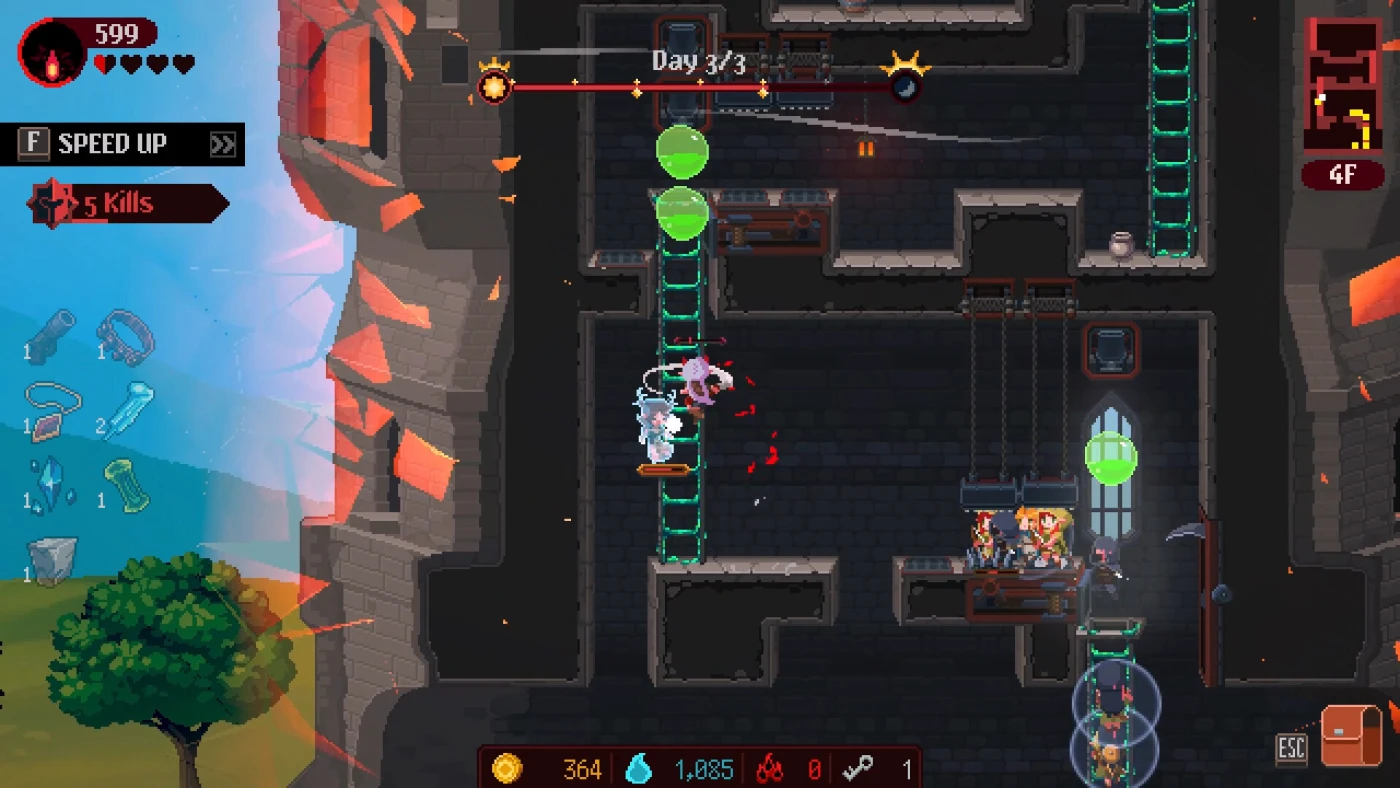Select the dark cannon barrel item
The image size is (1400, 788).
point(52,335)
